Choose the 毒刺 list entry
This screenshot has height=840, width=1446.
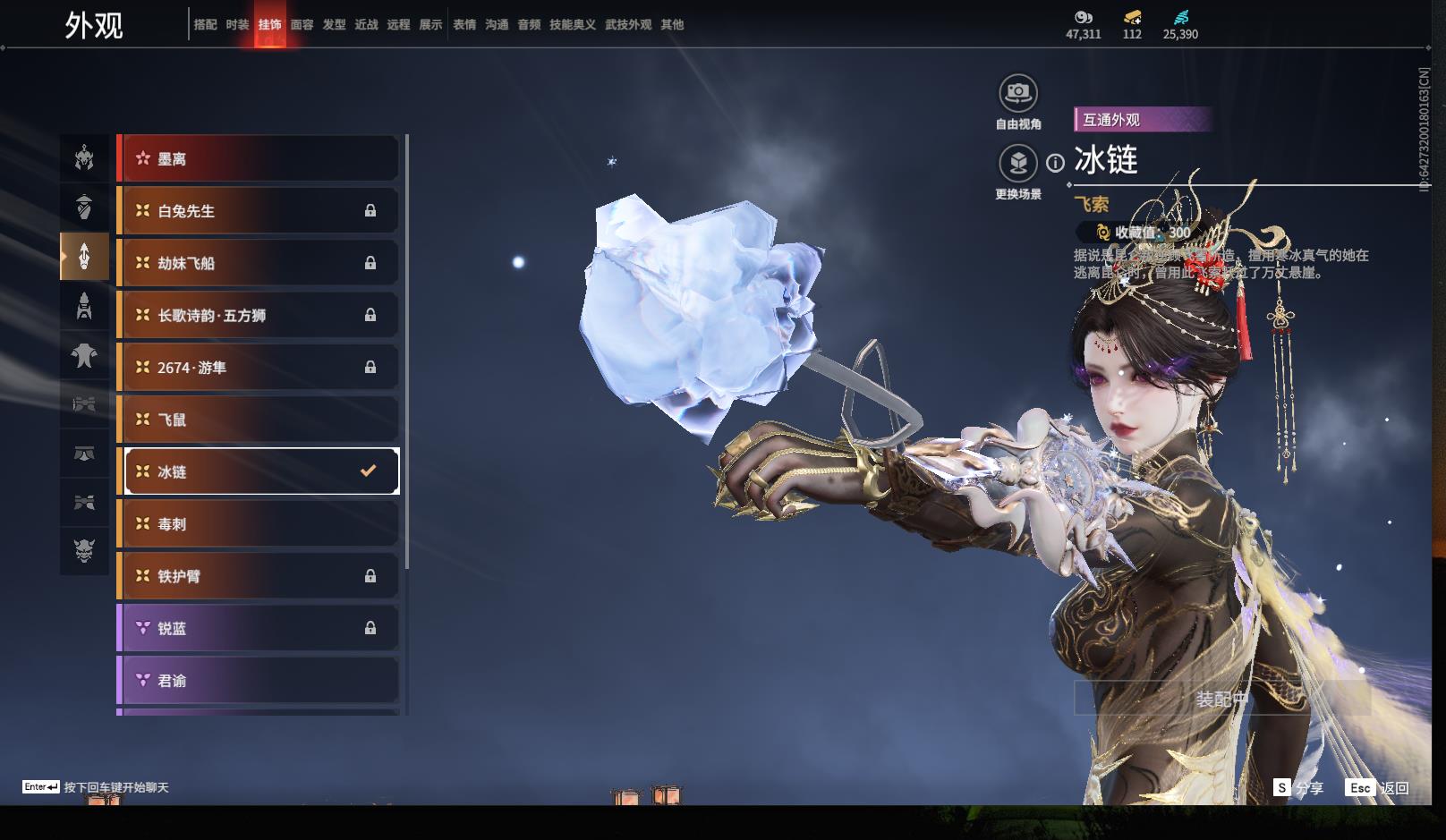(x=259, y=524)
